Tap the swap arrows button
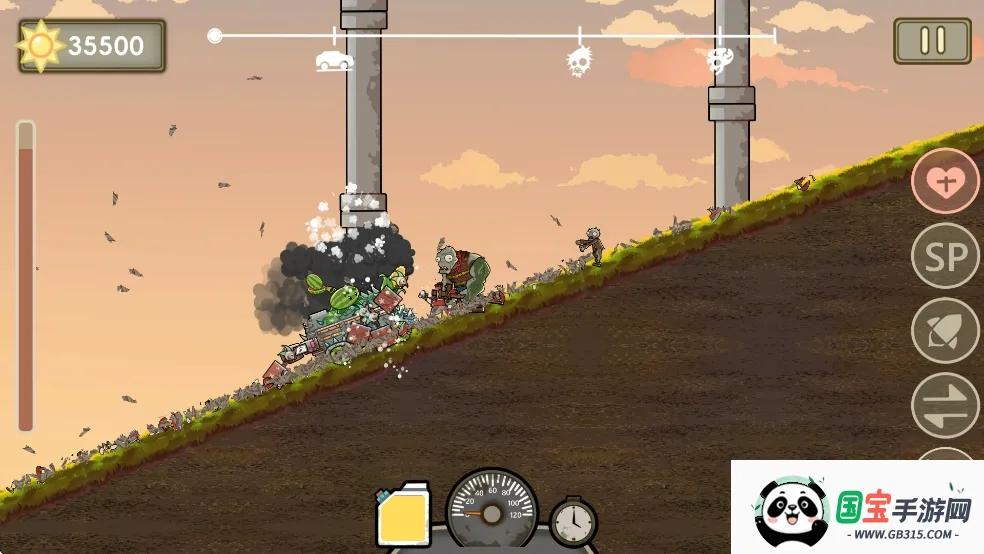Screen dimensions: 984x554 [x=945, y=405]
